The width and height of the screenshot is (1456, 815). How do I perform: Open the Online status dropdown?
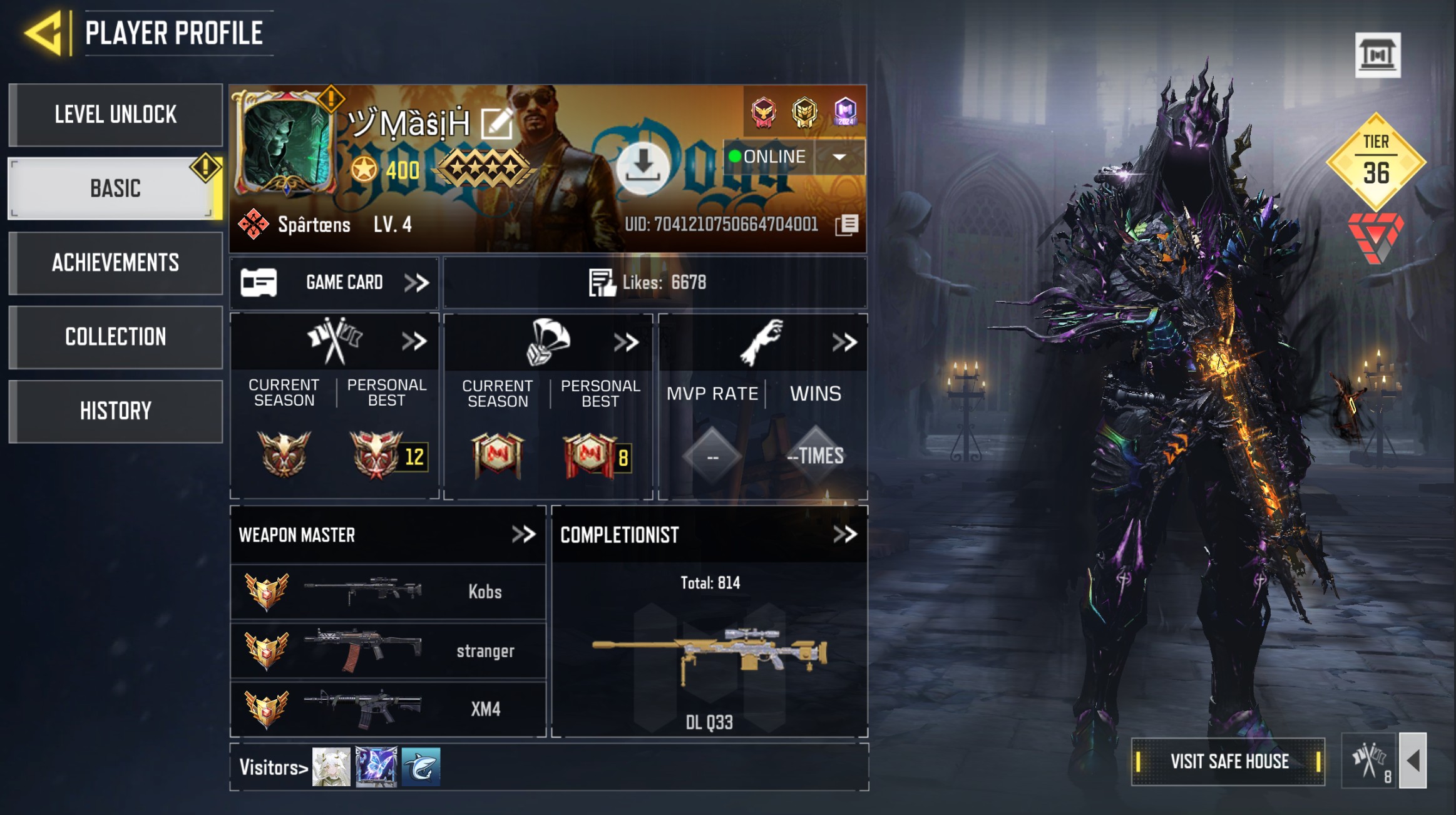(839, 156)
